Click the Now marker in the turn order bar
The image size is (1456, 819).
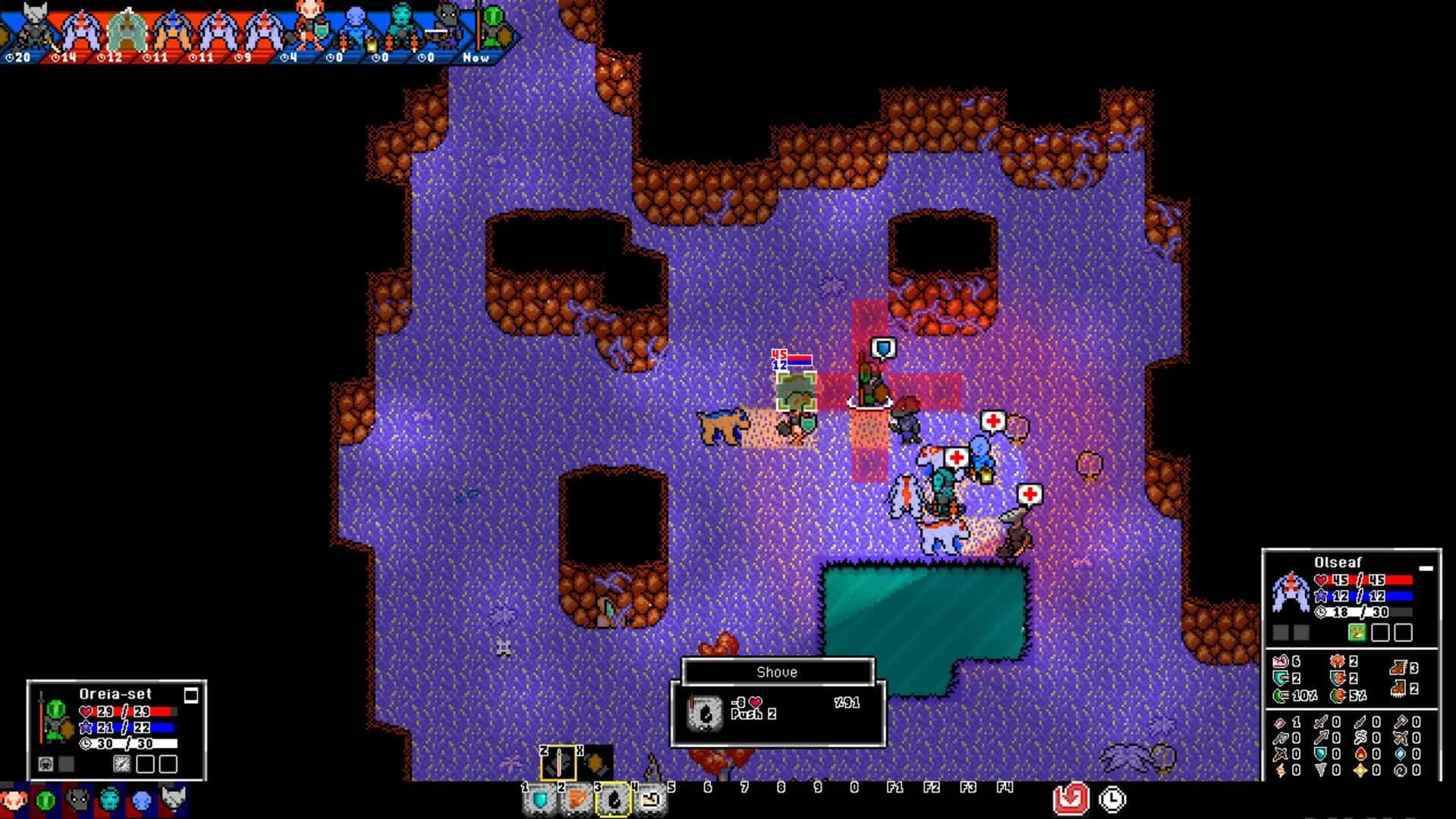click(x=476, y=57)
